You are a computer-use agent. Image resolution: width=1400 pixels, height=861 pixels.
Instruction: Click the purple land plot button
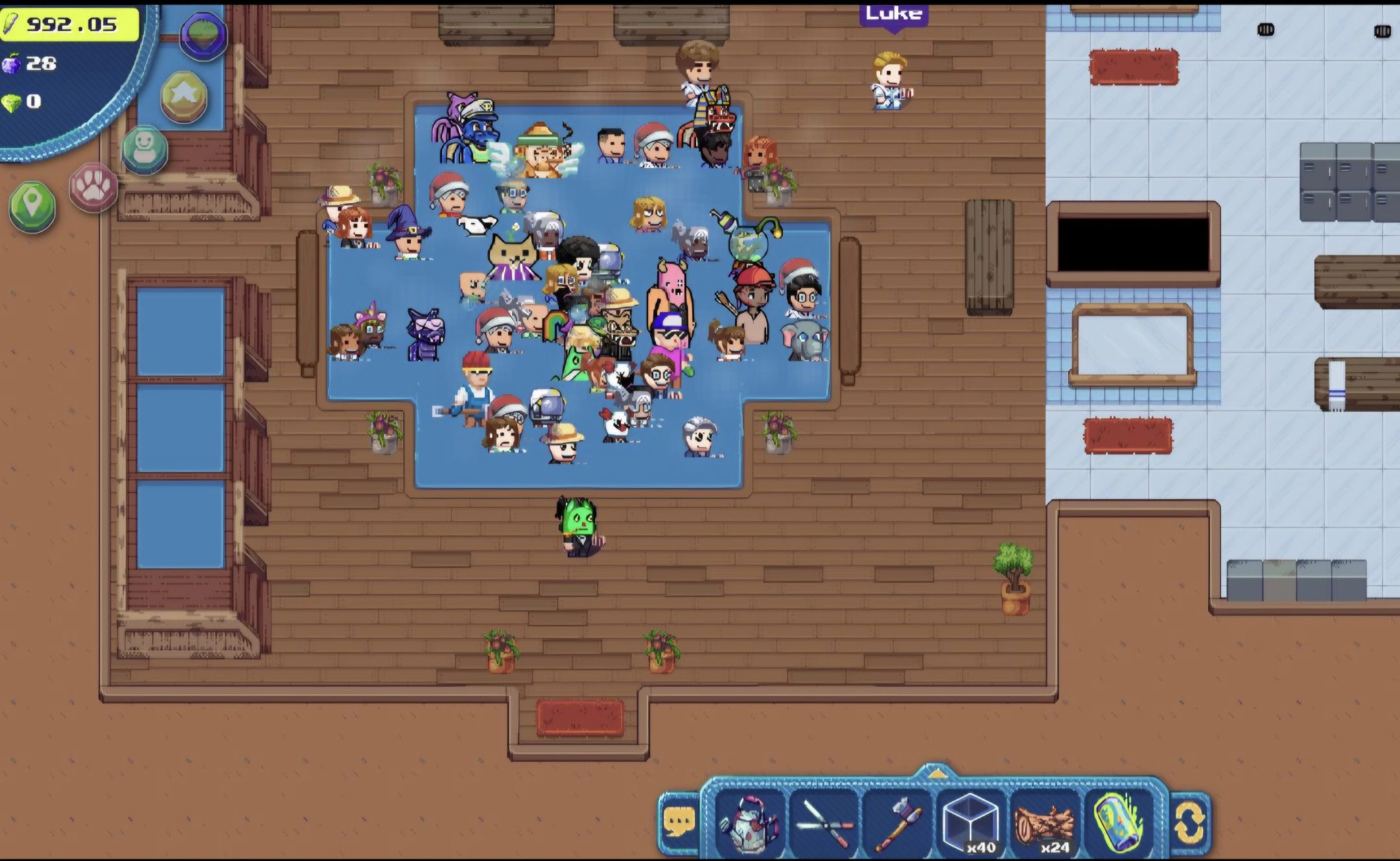[204, 36]
